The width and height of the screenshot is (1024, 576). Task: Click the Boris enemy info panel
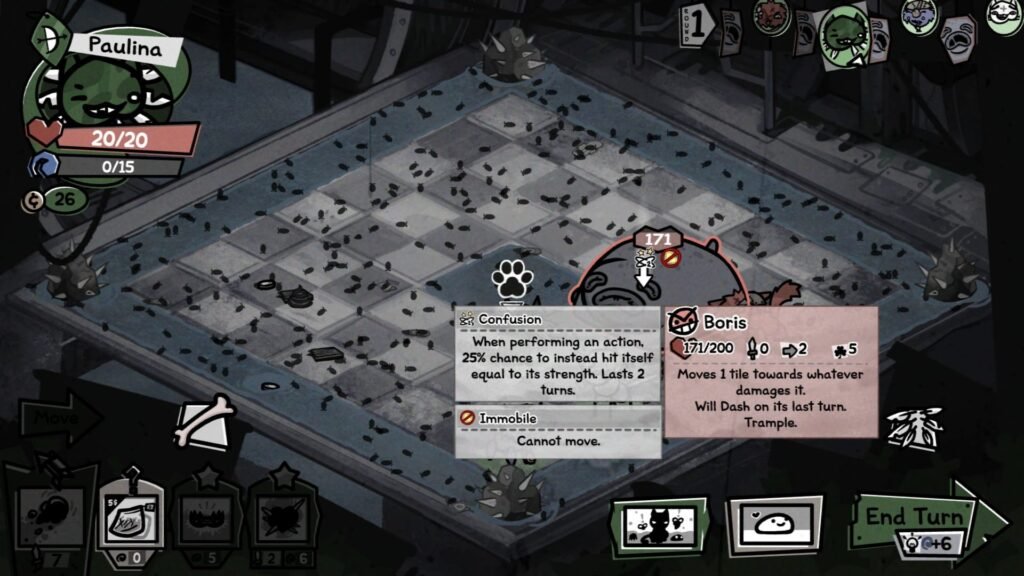tap(770, 372)
